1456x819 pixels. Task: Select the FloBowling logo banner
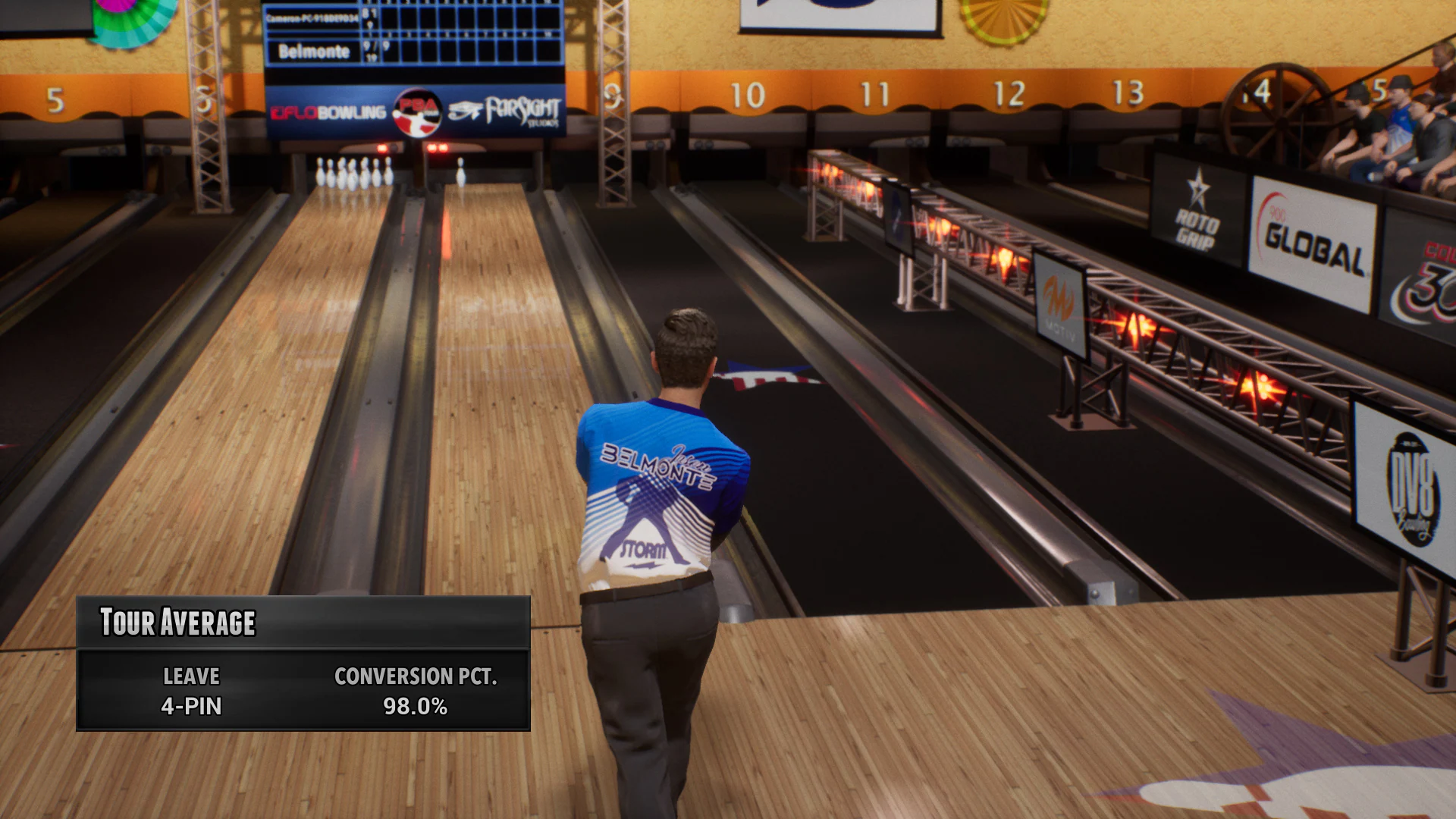[x=329, y=111]
